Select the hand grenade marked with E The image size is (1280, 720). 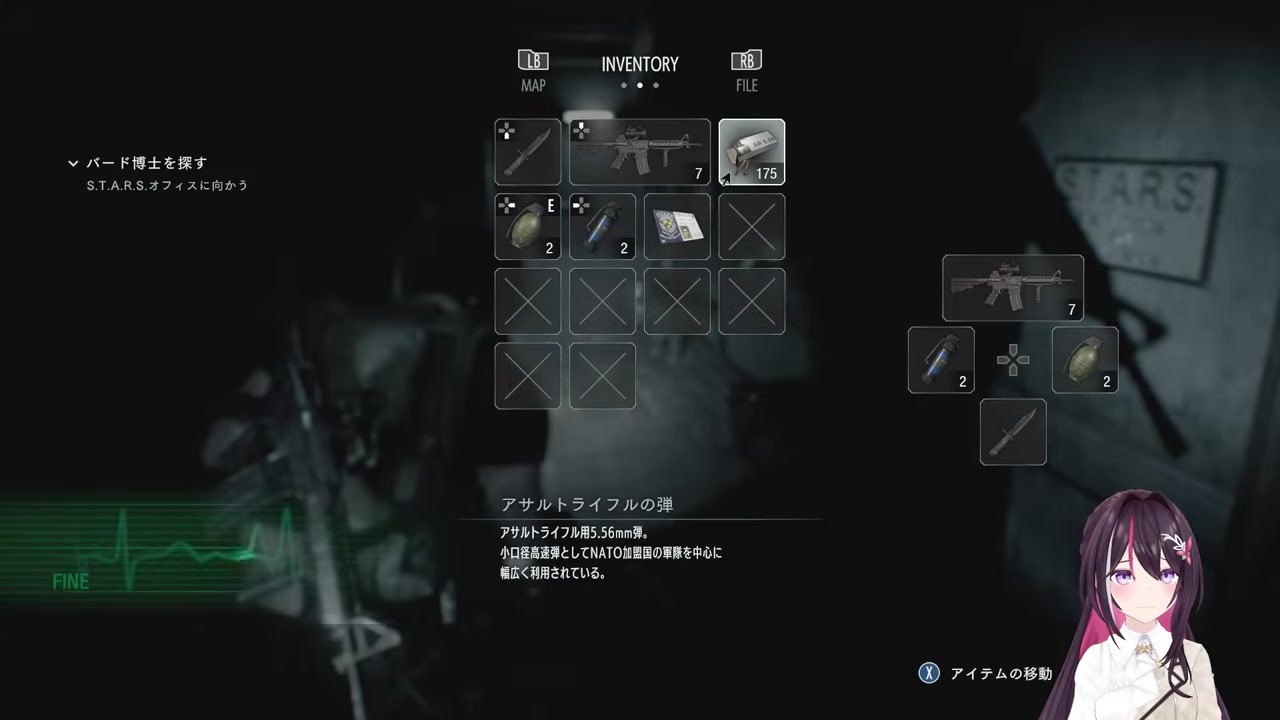[x=527, y=227]
